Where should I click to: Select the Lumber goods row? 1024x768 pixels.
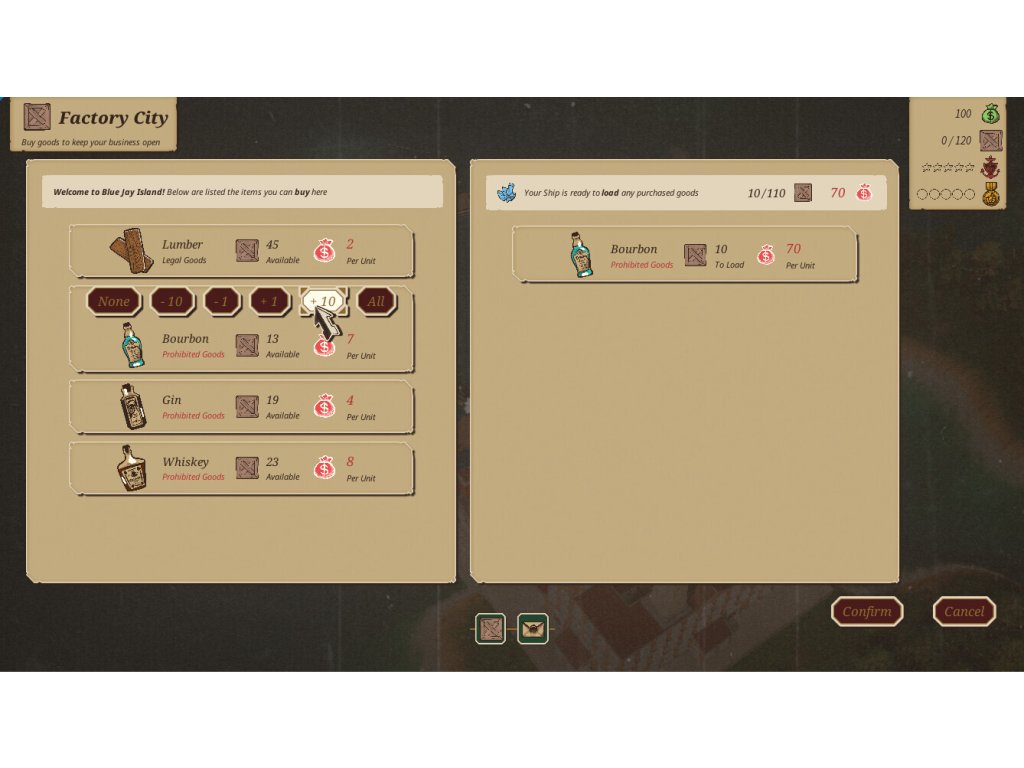(240, 251)
